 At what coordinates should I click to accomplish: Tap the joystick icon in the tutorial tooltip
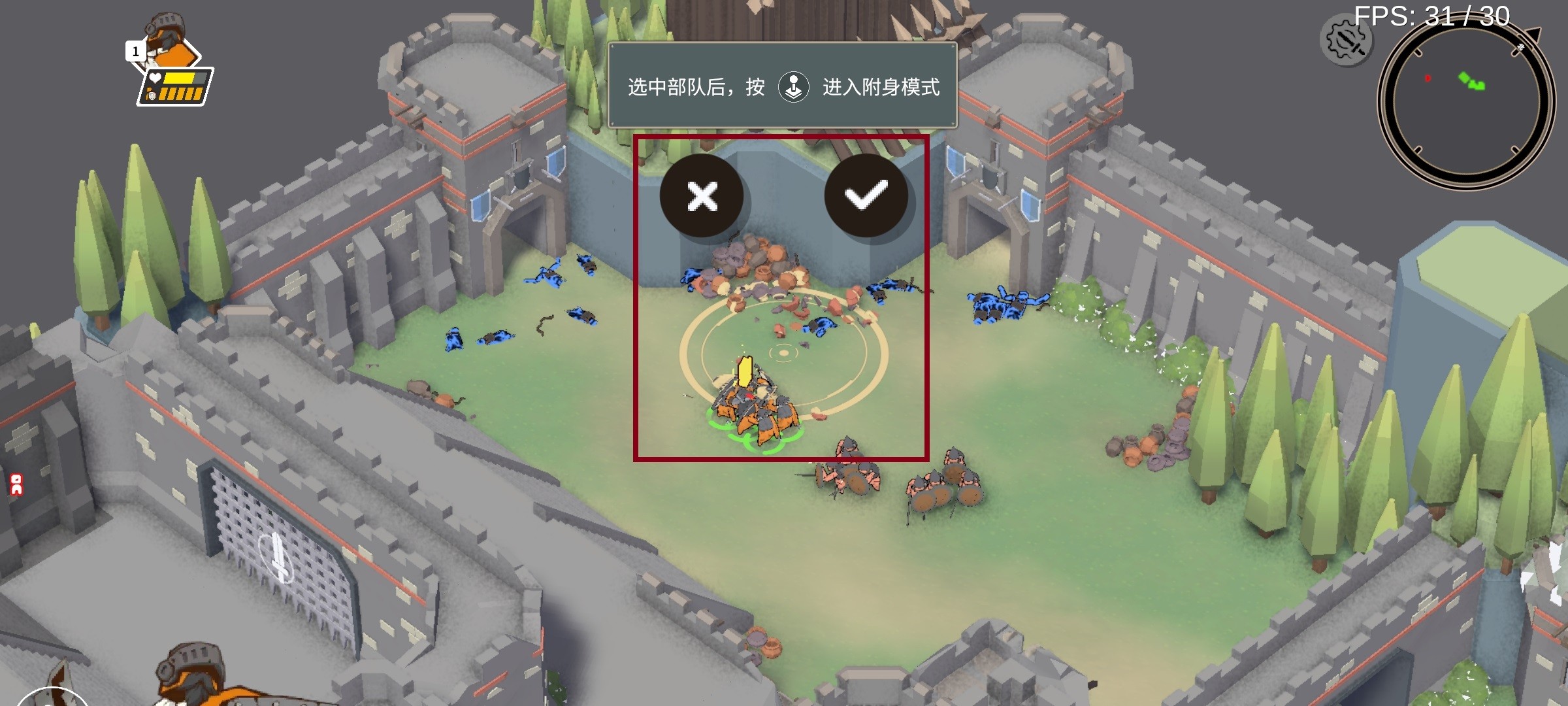pos(795,87)
